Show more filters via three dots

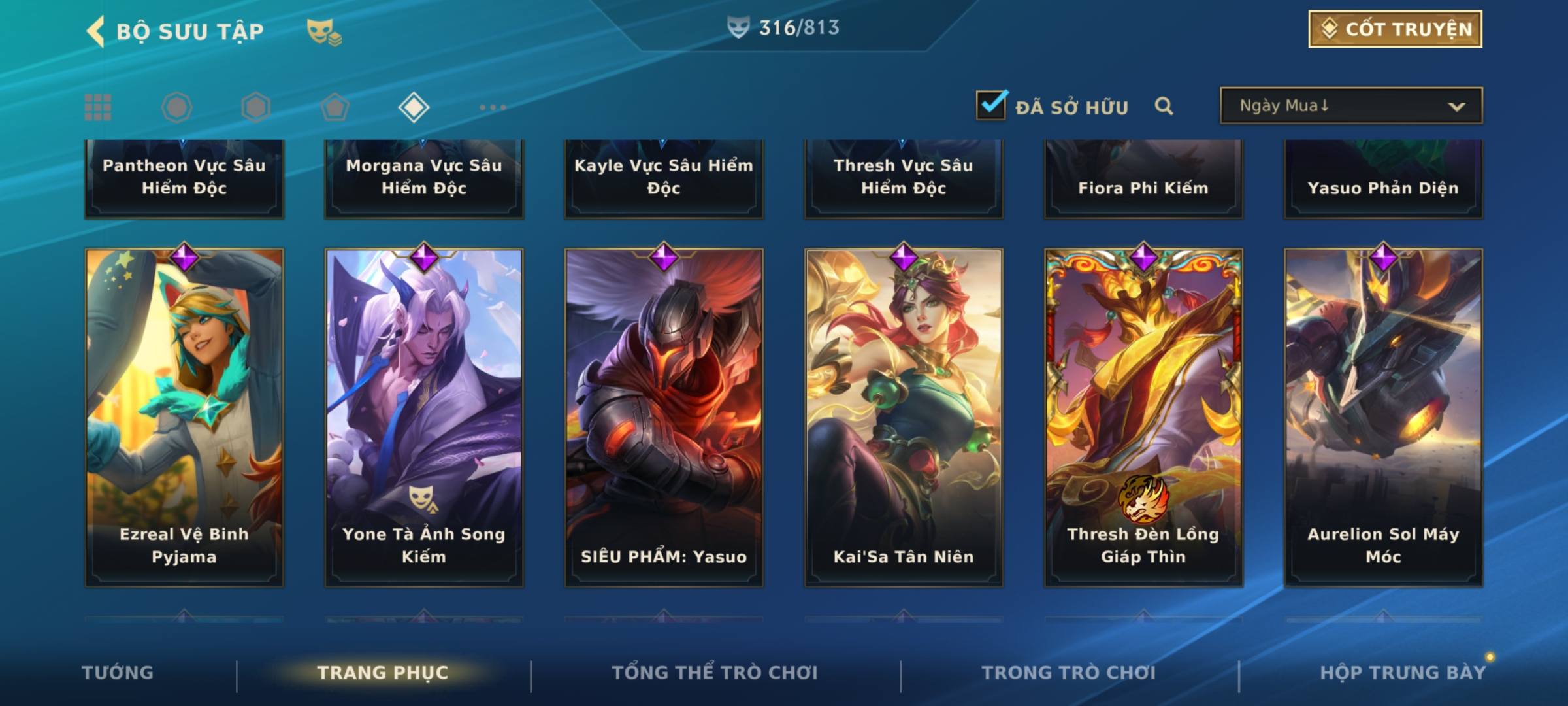[x=493, y=107]
